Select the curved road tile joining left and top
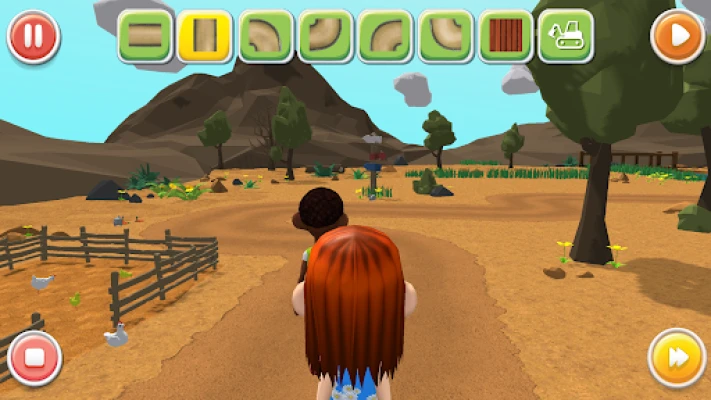 (x=325, y=37)
